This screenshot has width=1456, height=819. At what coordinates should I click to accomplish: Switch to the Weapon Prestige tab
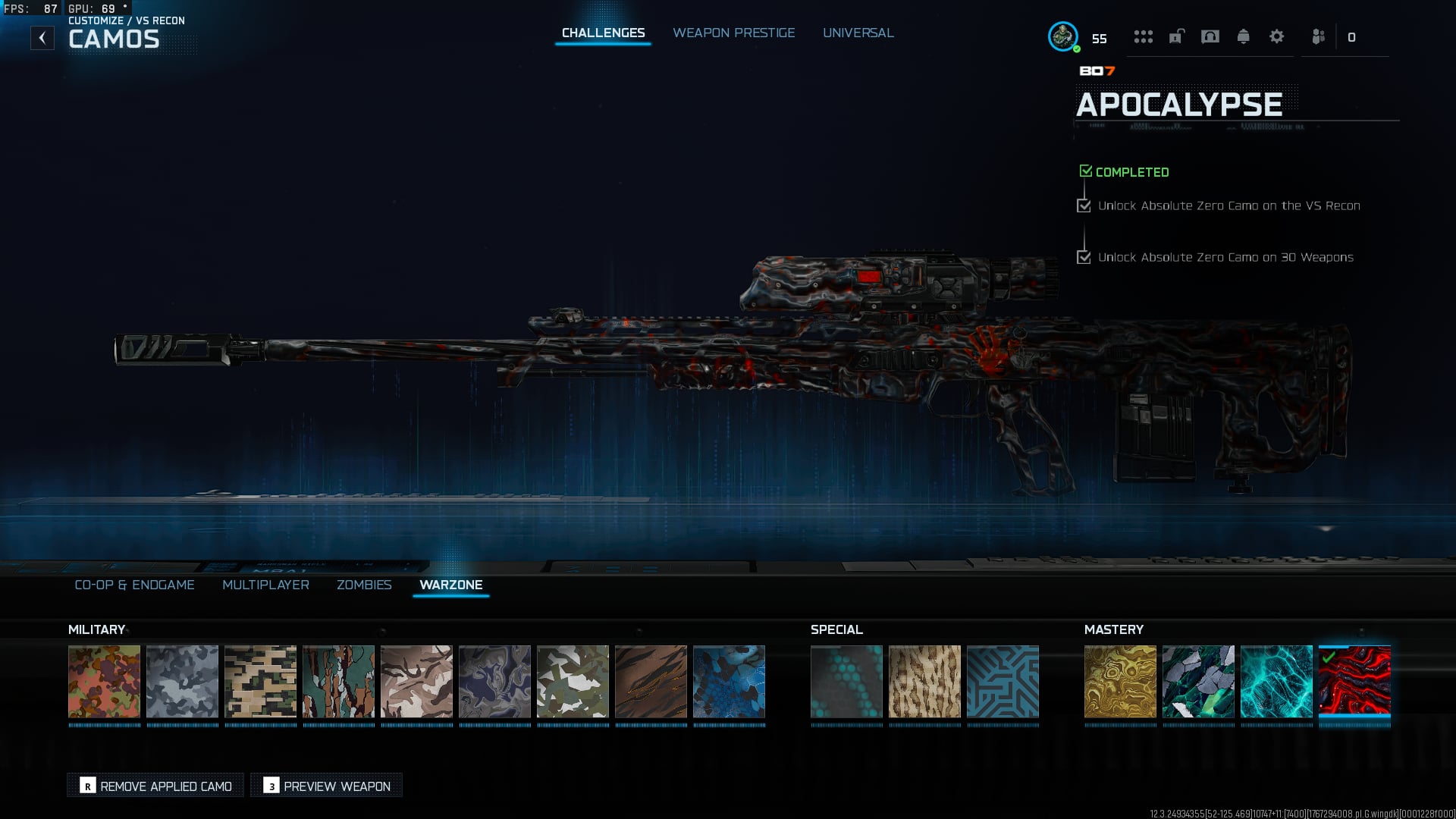(x=733, y=33)
